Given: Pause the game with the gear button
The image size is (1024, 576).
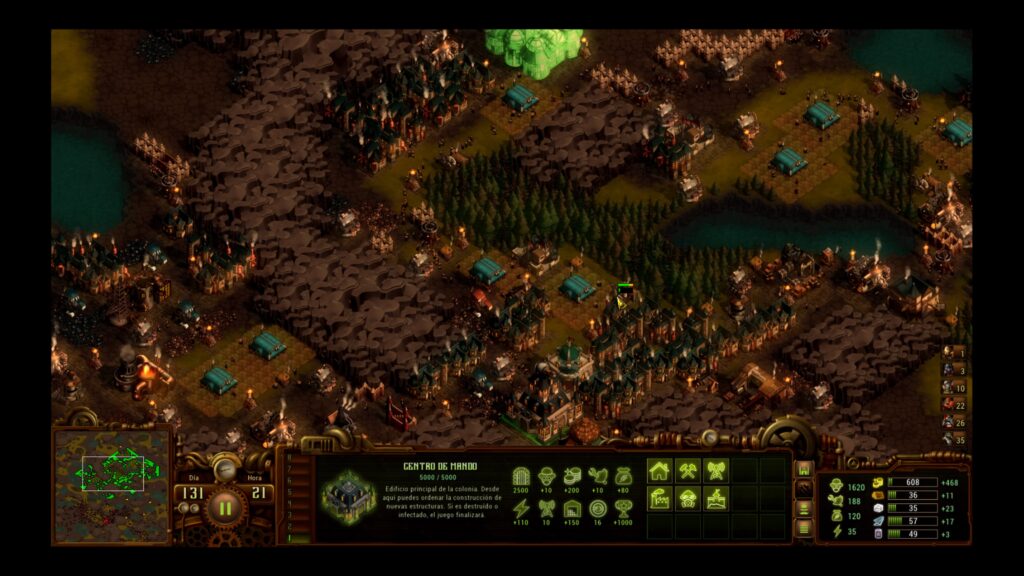Looking at the screenshot, I should (225, 508).
